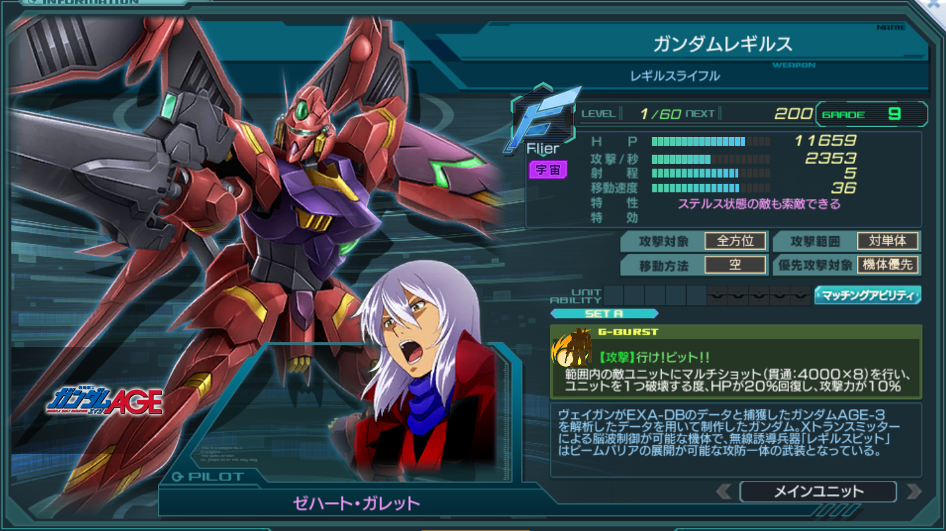Go to previous unit with left arrow
The image size is (946, 531).
724,491
